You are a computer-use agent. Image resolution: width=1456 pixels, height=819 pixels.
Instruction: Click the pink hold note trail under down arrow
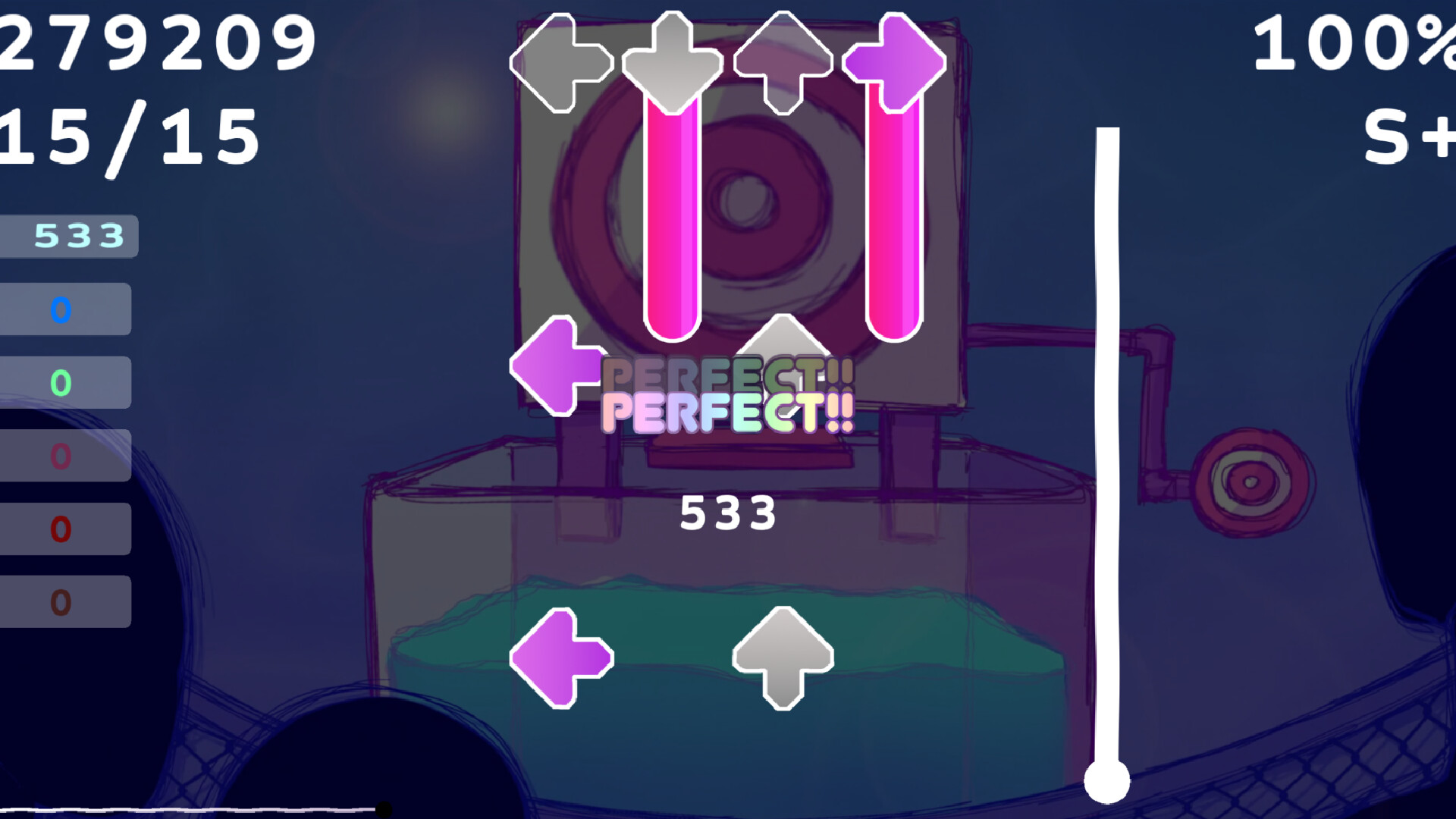(671, 220)
